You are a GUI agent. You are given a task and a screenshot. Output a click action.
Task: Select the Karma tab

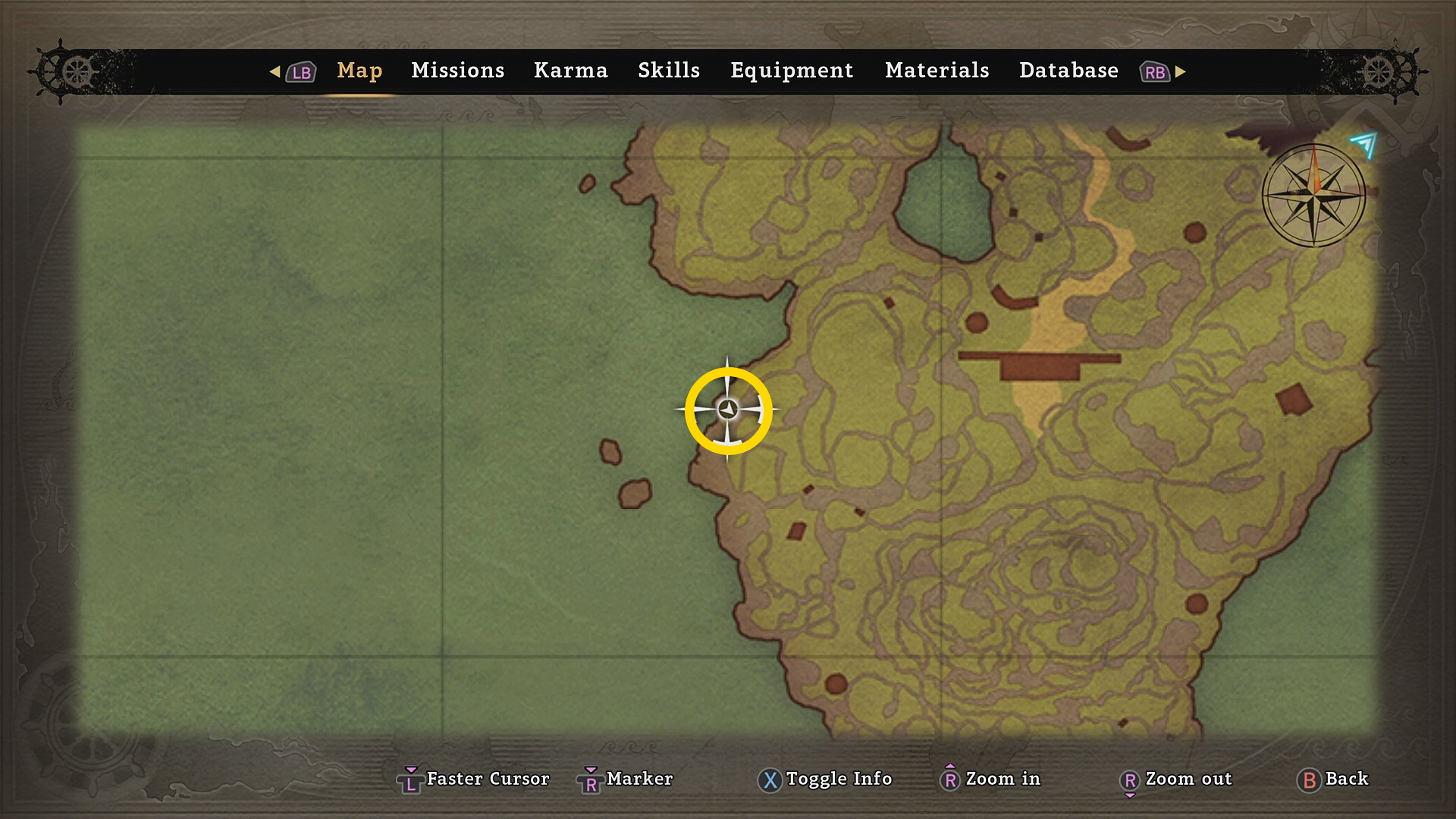pos(570,71)
